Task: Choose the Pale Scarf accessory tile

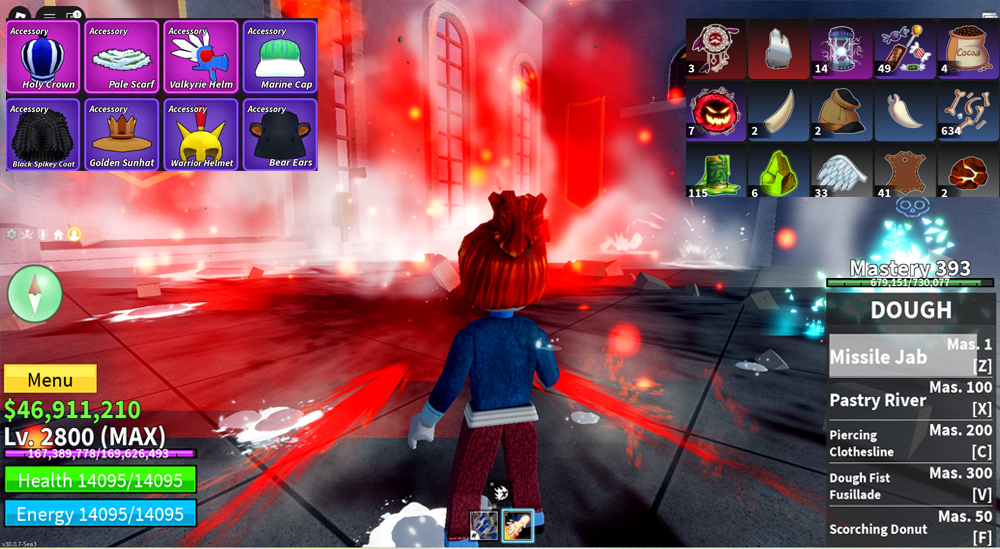Action: [122, 58]
